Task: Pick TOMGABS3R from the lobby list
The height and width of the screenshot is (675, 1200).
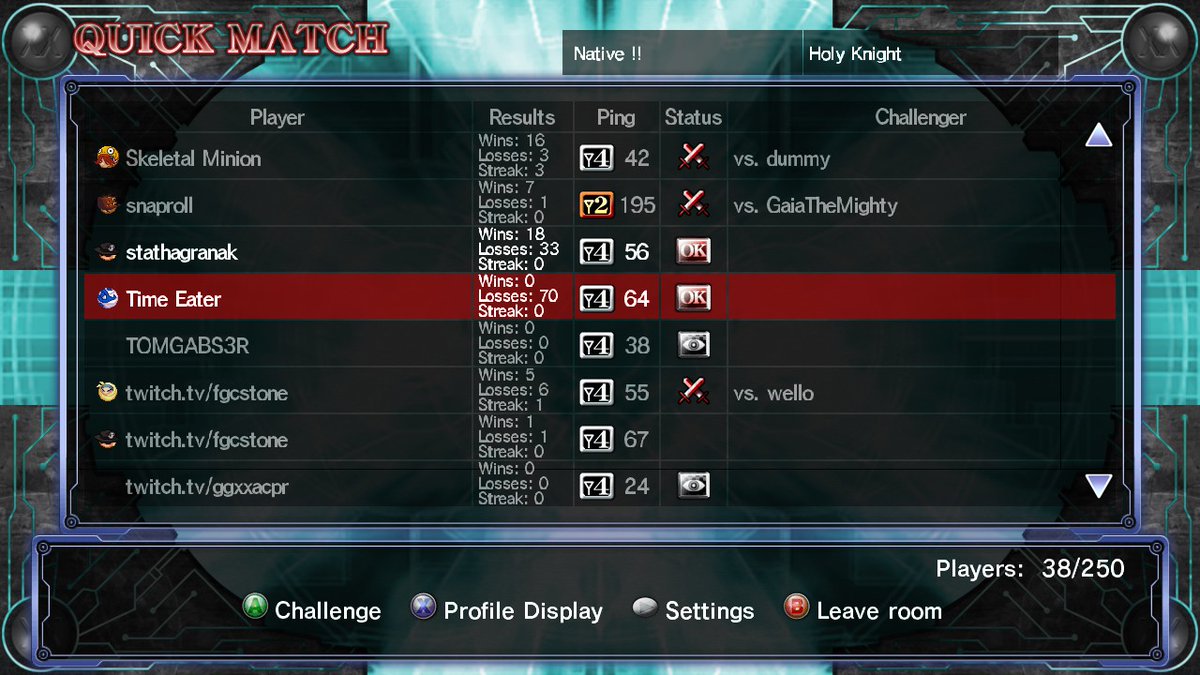Action: tap(187, 346)
